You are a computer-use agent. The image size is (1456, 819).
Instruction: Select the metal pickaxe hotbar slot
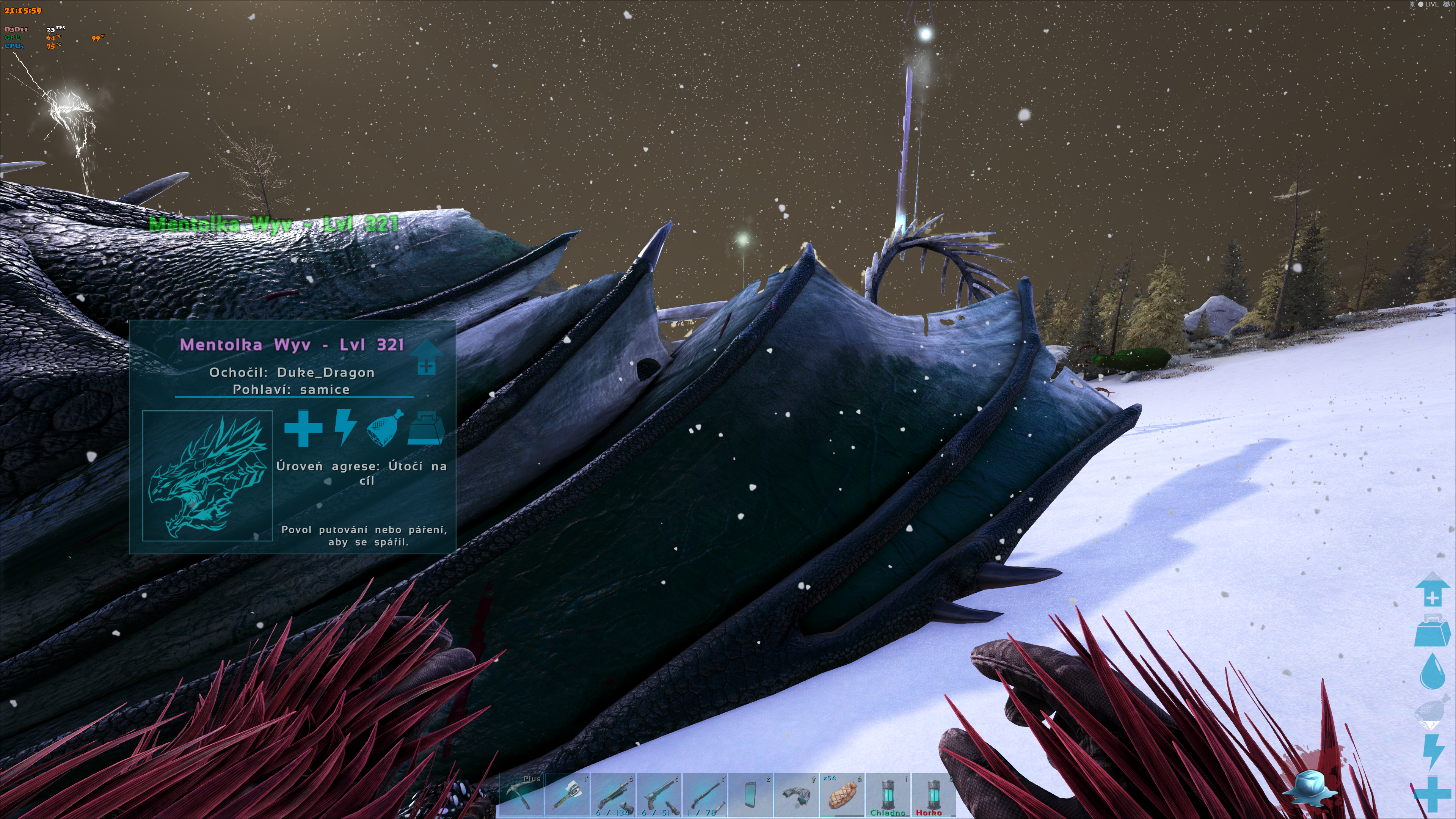[x=521, y=794]
